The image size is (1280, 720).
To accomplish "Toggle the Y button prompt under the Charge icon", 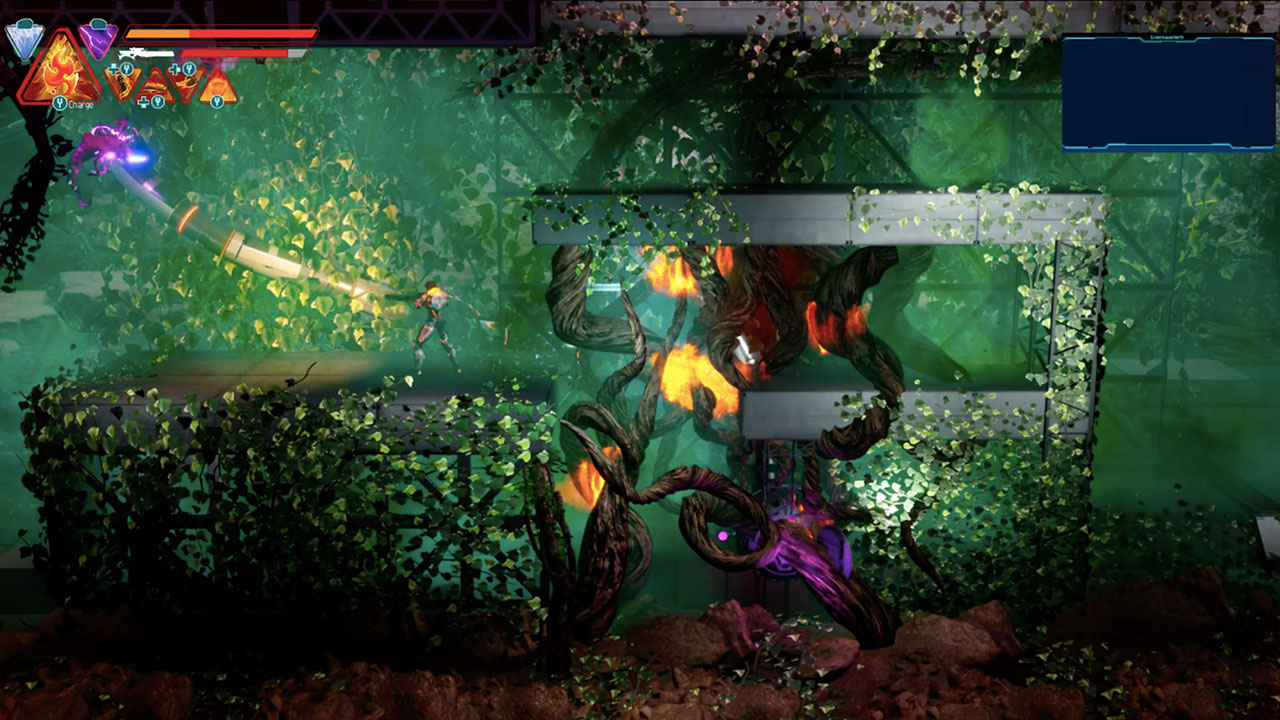I will pos(60,103).
